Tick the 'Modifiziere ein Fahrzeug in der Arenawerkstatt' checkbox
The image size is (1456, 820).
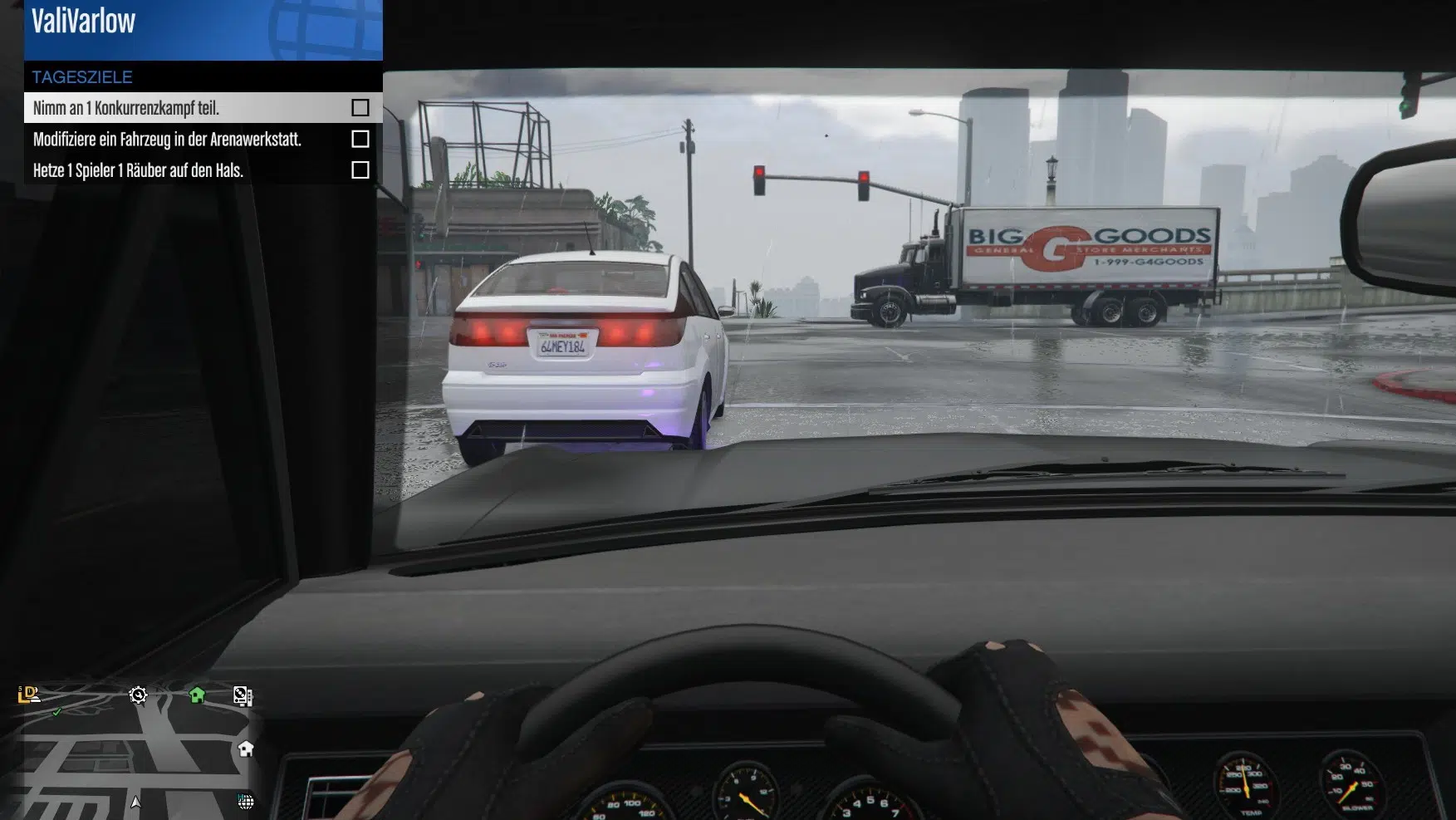click(x=360, y=139)
